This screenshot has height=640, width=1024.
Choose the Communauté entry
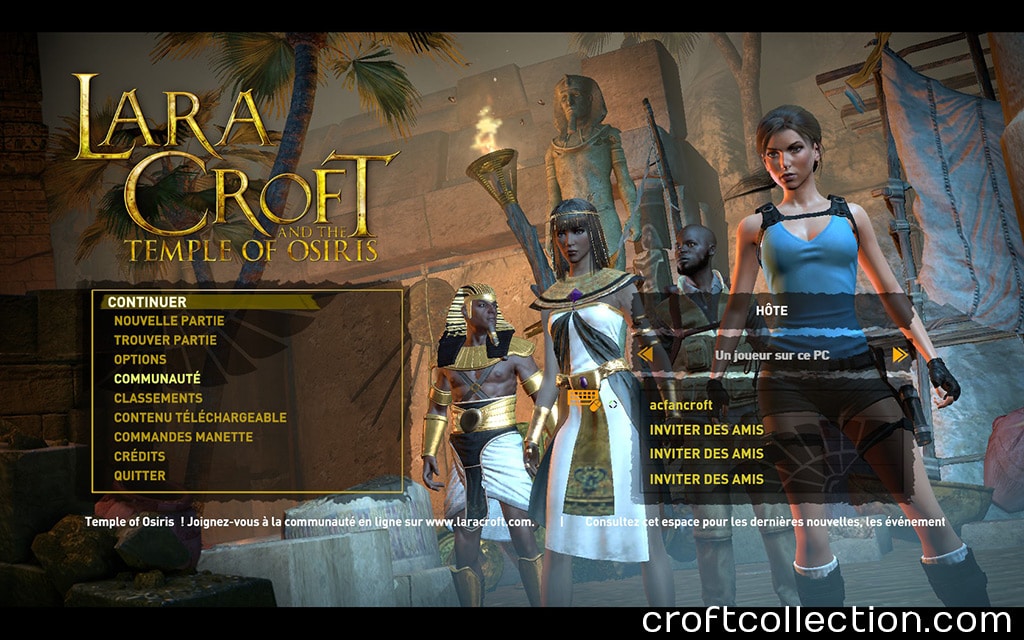point(157,379)
